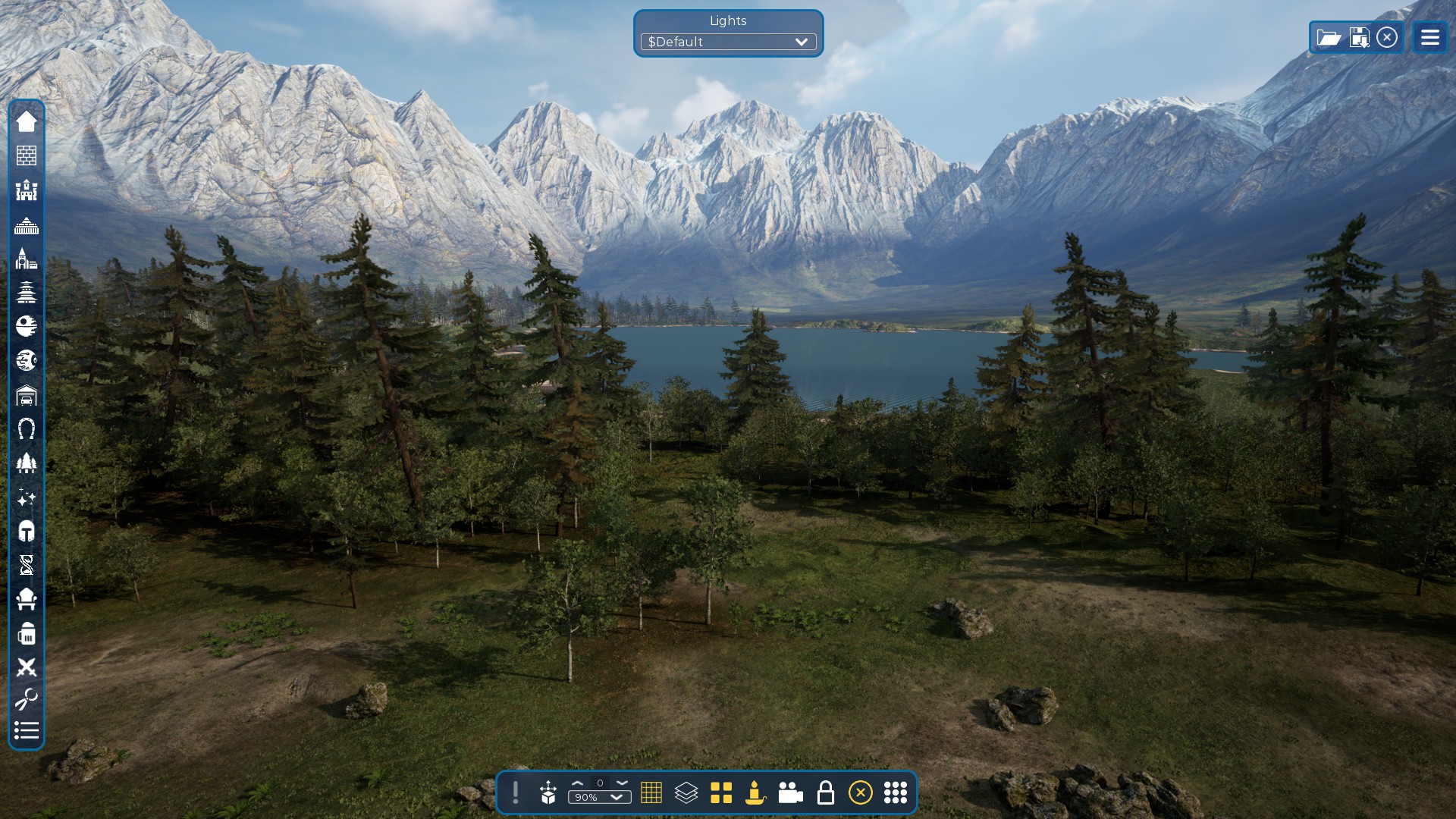Choose the brick wall category

tap(27, 155)
